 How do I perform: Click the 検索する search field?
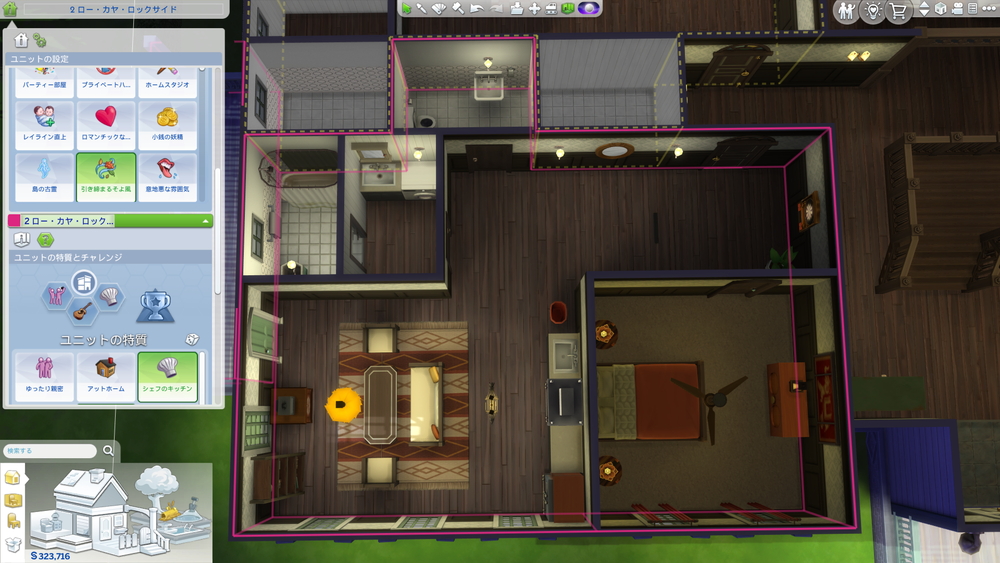50,451
